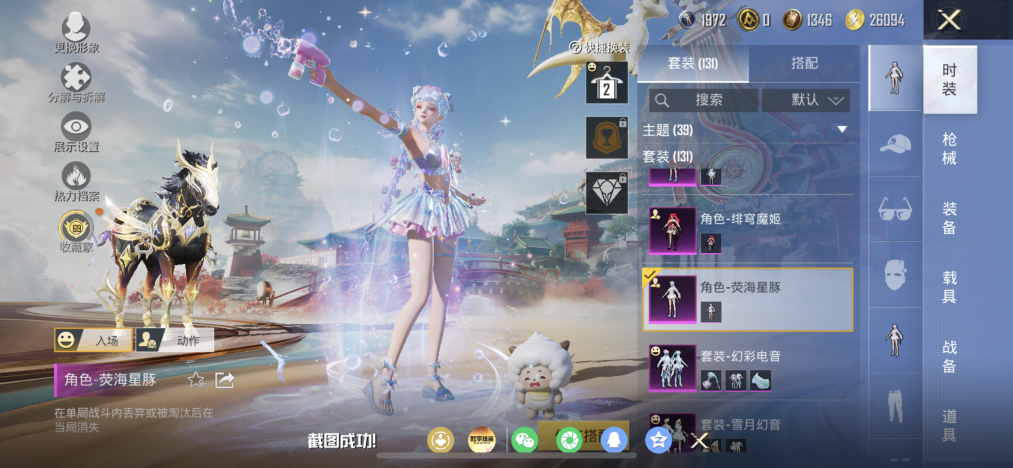Select the 角色-绯穹魔姬 outfit row

(746, 231)
